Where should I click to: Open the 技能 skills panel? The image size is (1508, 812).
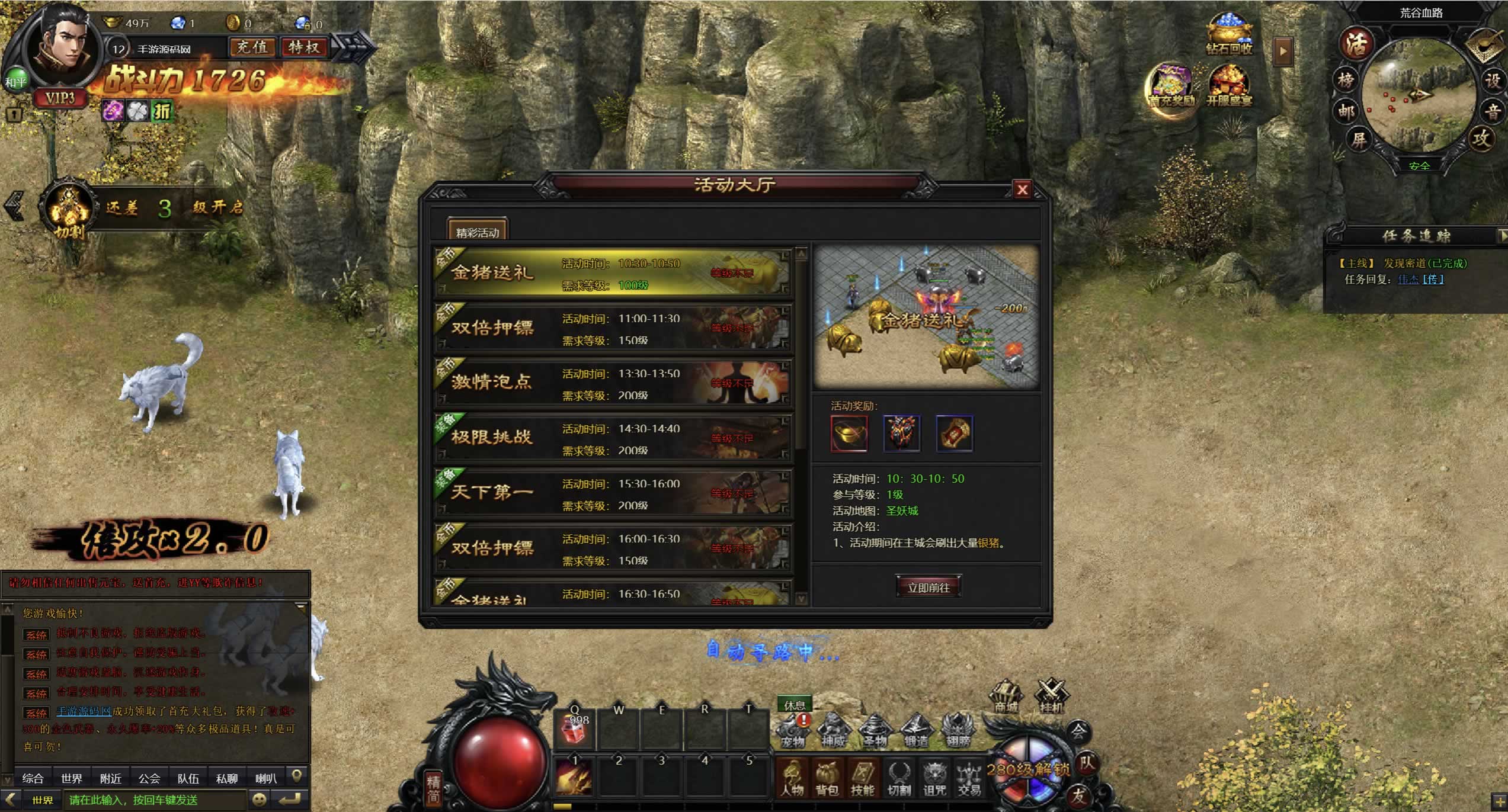pos(862,778)
